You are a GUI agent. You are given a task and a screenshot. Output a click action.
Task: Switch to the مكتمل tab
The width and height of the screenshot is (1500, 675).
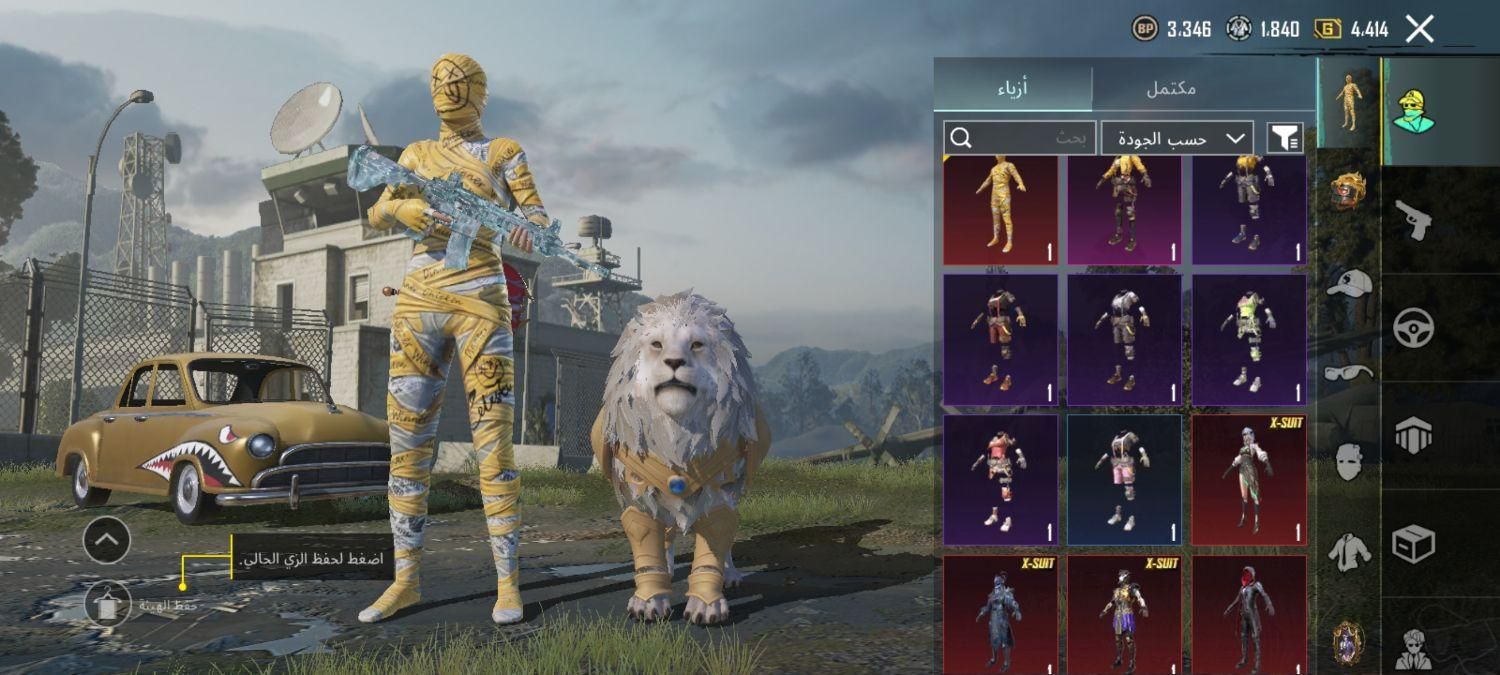1171,87
